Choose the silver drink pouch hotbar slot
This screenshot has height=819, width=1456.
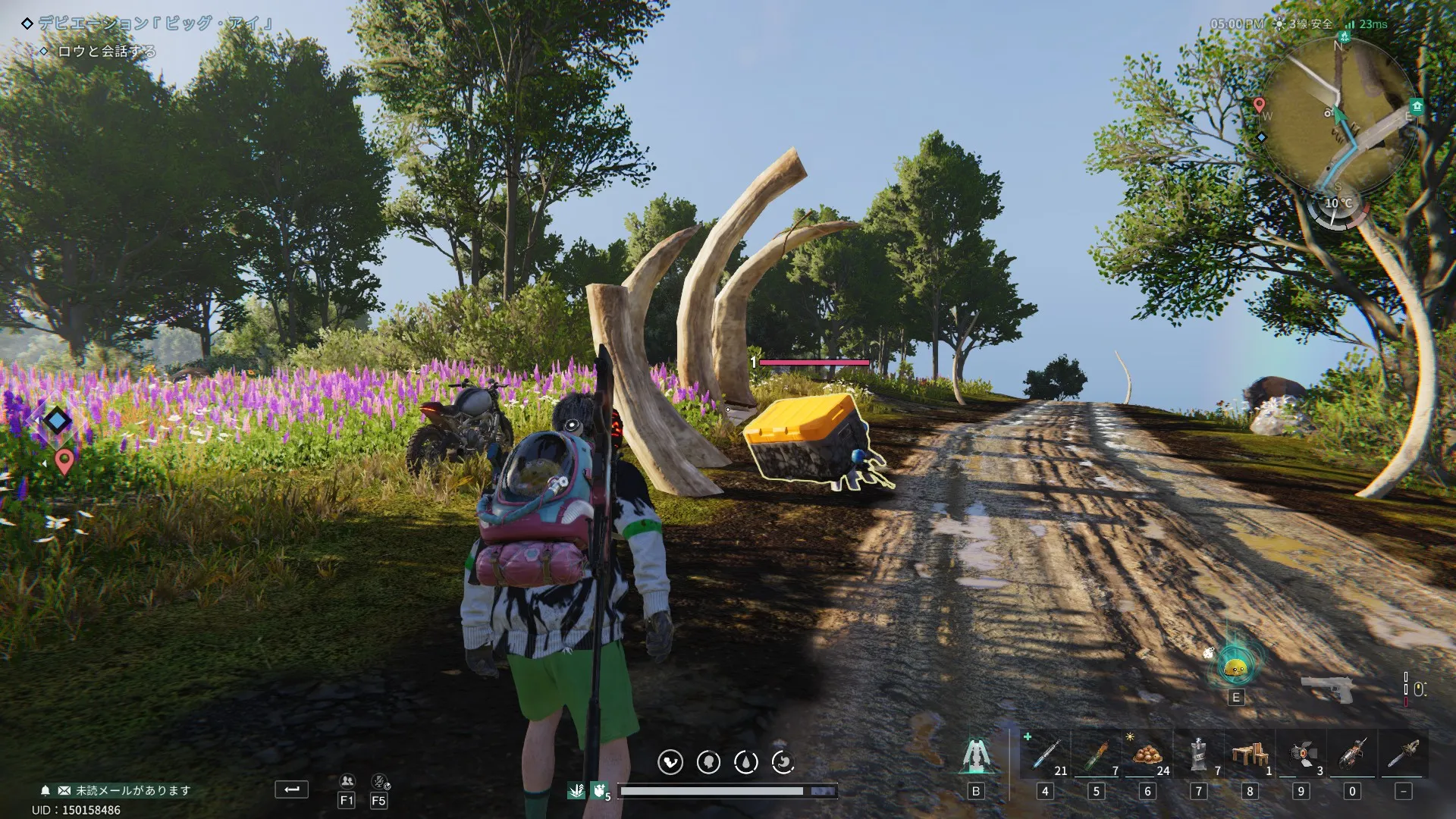1198,755
